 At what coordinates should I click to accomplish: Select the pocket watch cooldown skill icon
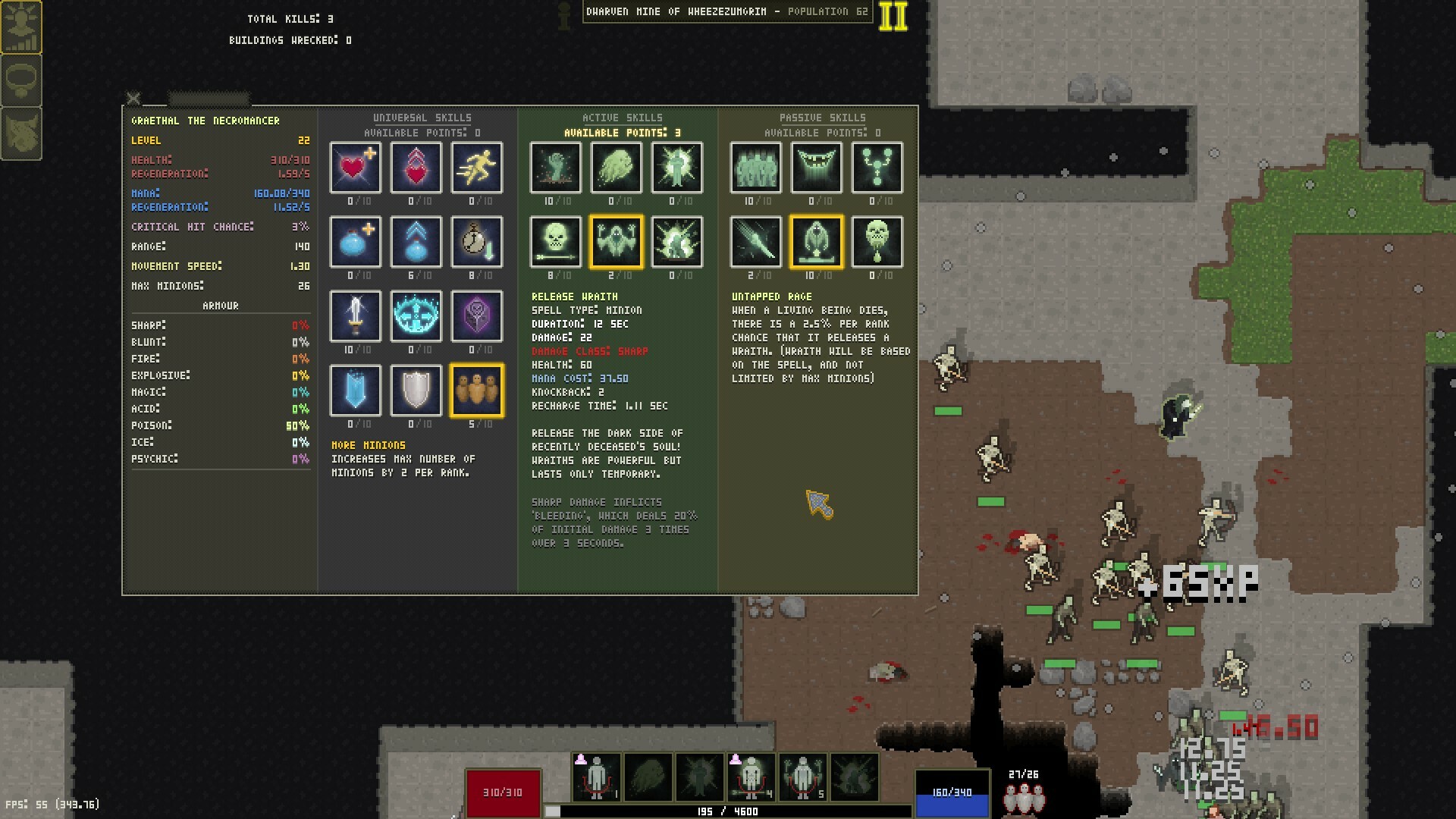pyautogui.click(x=477, y=242)
